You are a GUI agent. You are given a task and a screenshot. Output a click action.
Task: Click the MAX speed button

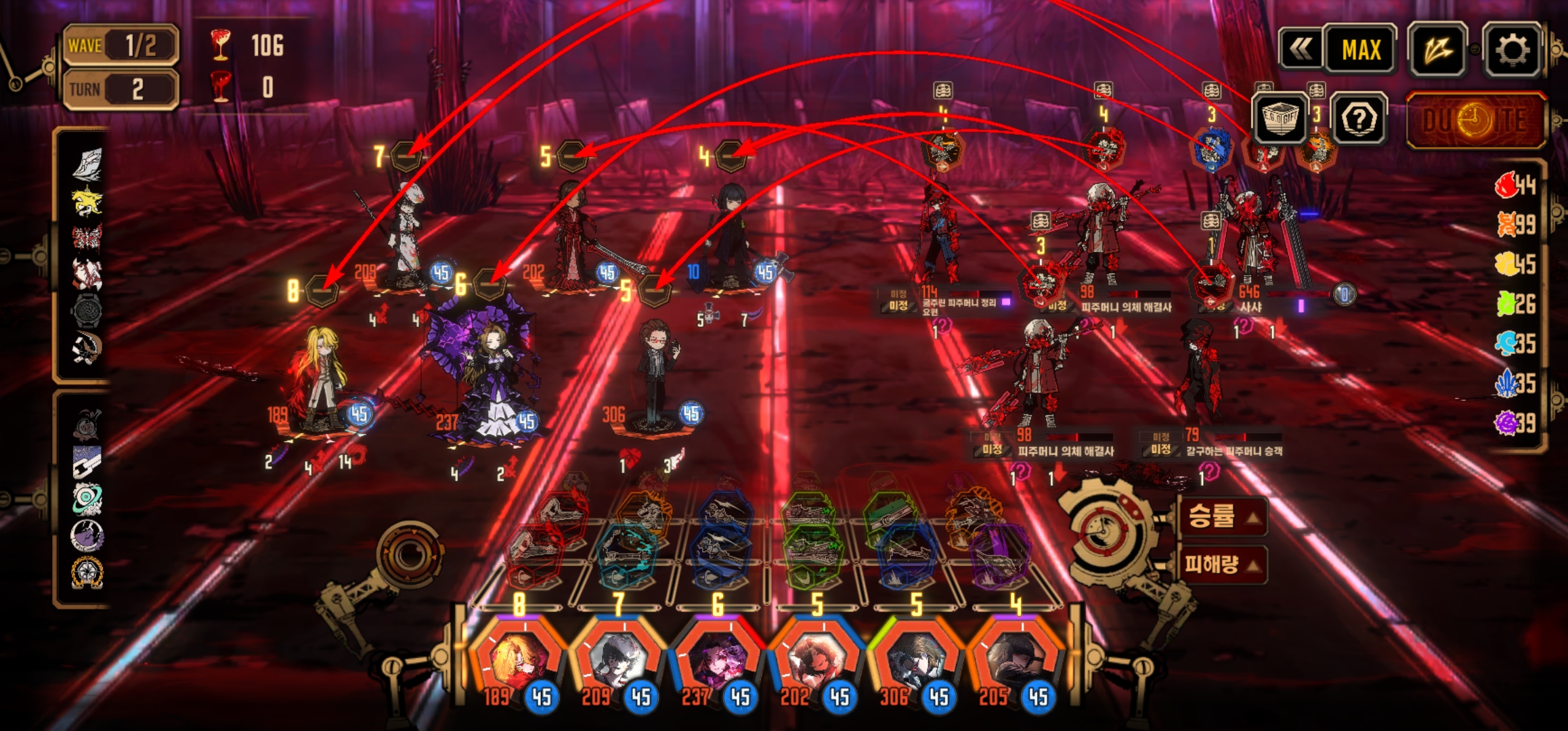tap(1361, 49)
